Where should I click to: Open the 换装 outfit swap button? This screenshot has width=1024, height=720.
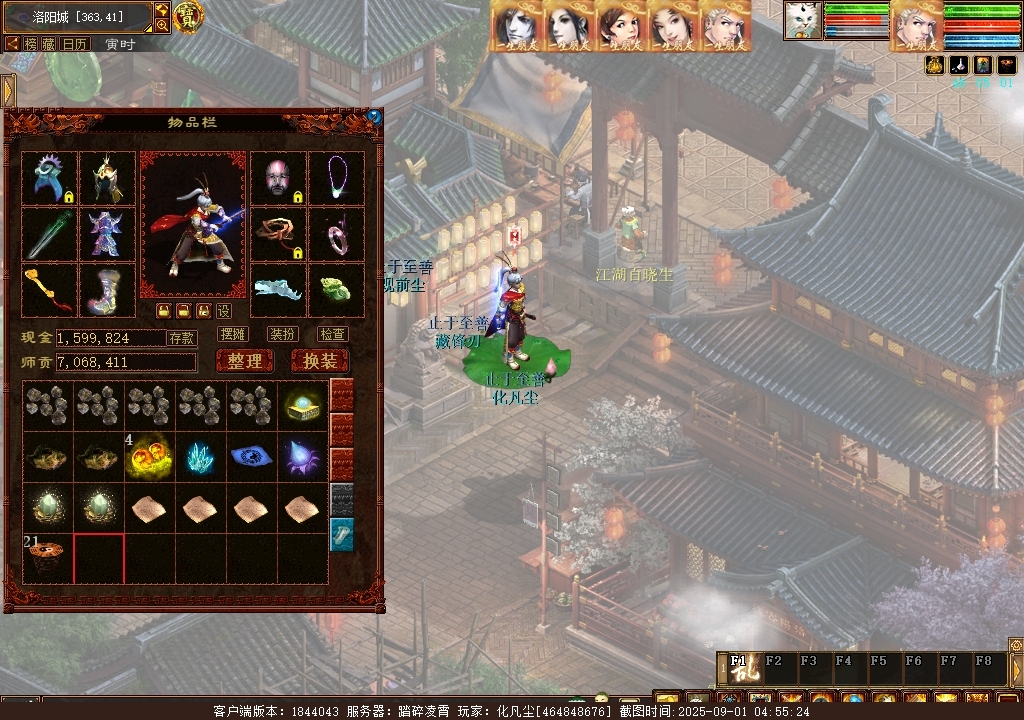(x=319, y=361)
